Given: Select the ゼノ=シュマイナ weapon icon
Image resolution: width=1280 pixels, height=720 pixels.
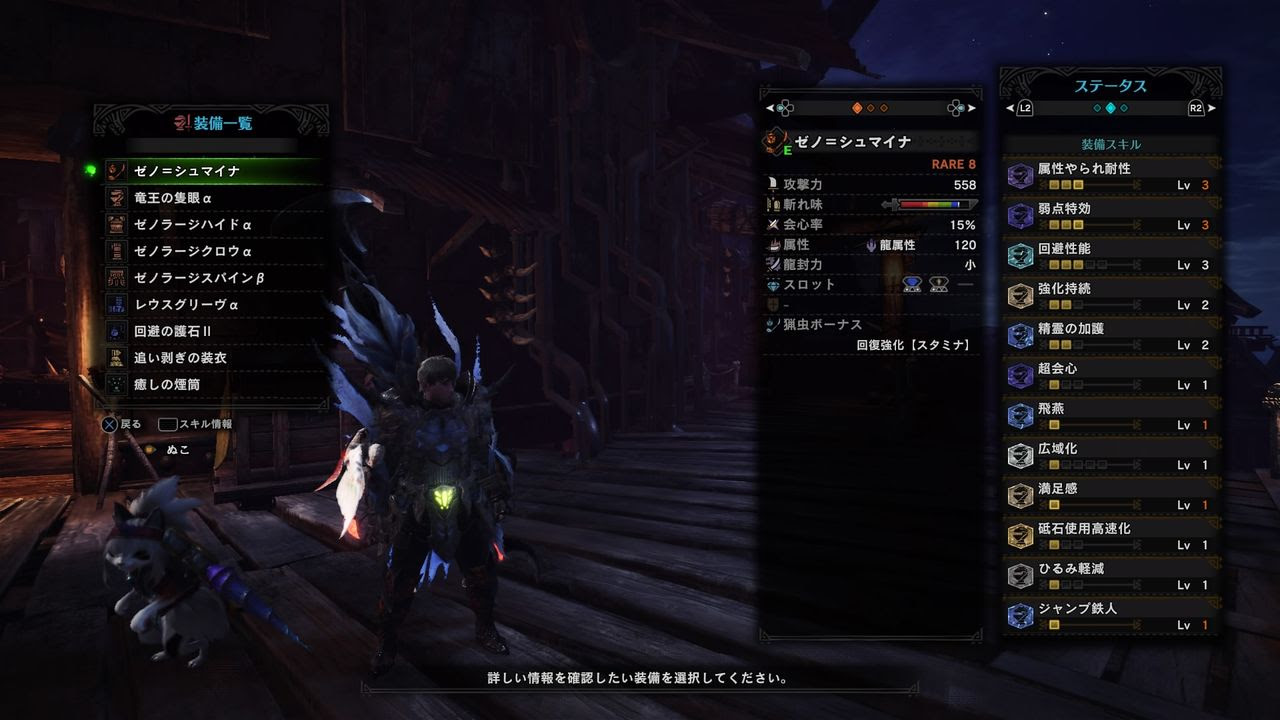Looking at the screenshot, I should (x=116, y=171).
